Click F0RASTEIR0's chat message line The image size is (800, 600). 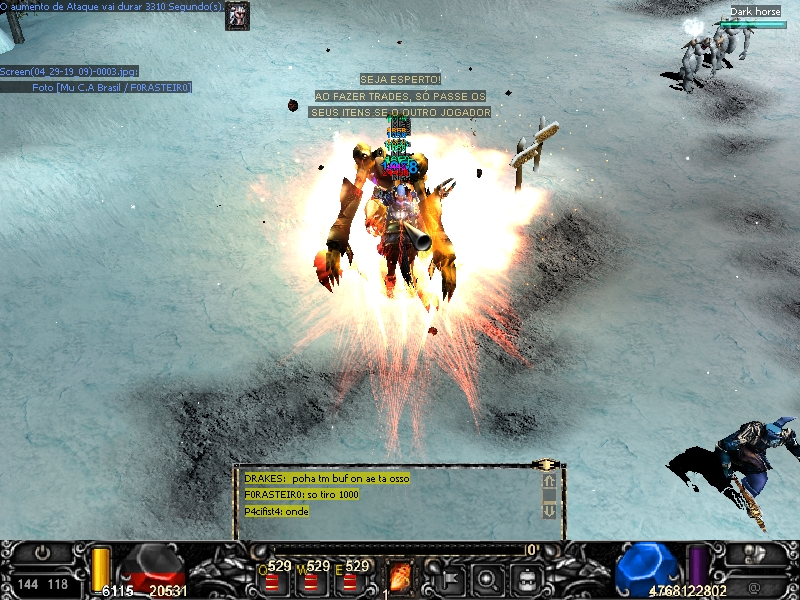[302, 495]
